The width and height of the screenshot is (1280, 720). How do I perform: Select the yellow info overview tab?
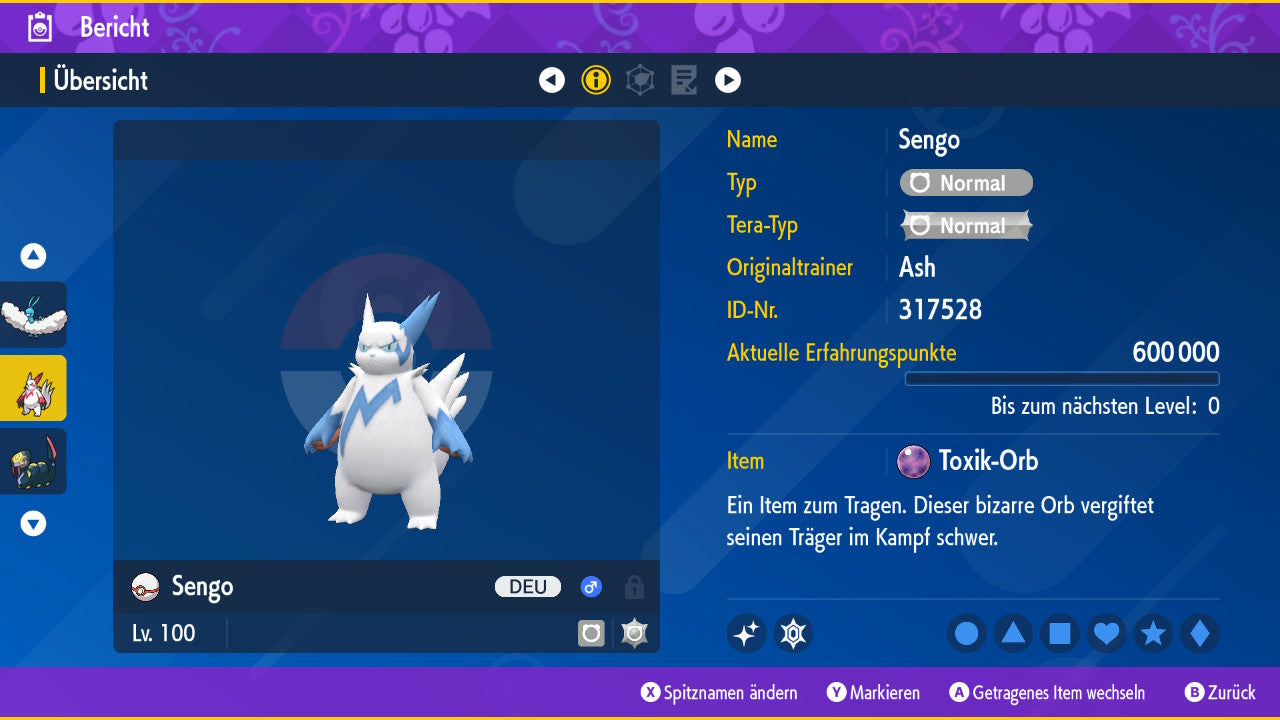596,80
